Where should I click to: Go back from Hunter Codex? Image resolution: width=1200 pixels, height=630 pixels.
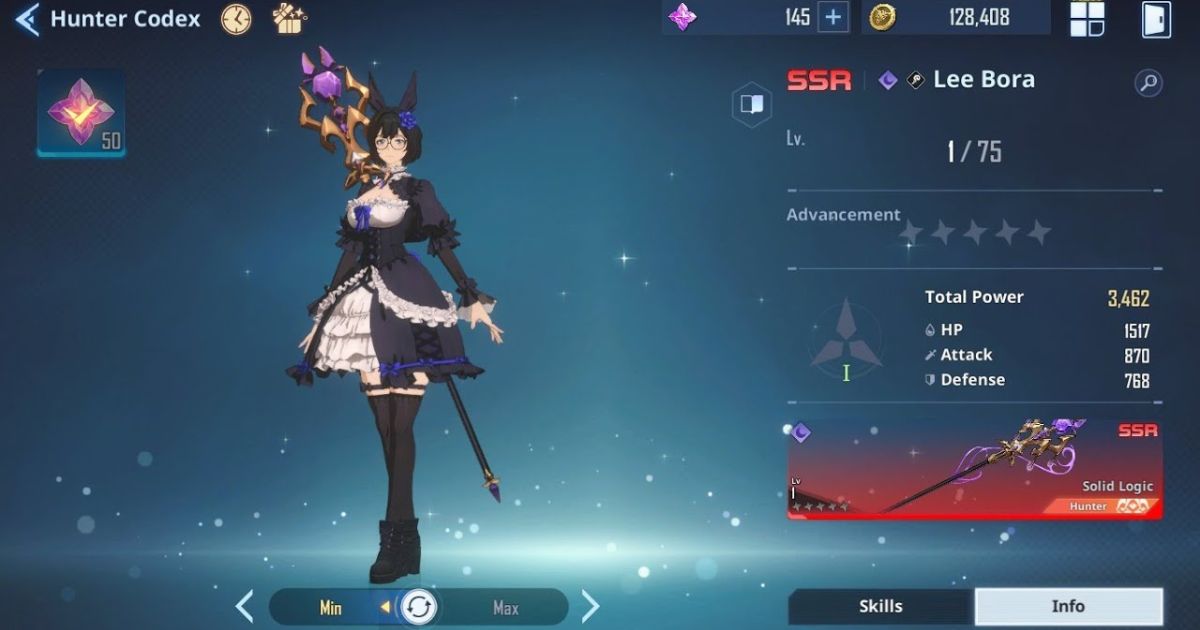(x=27, y=19)
